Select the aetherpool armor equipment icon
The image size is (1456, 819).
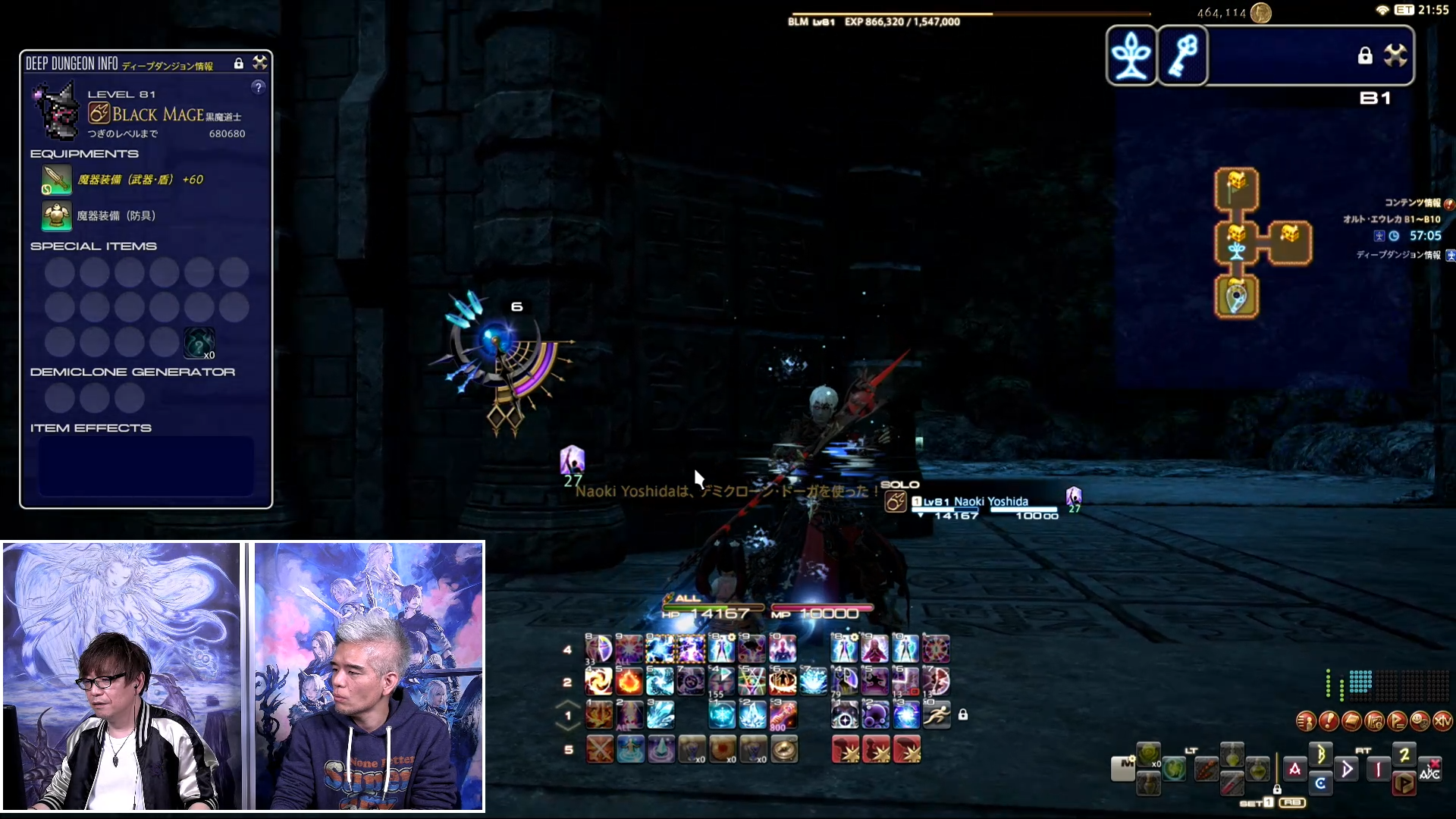point(57,216)
